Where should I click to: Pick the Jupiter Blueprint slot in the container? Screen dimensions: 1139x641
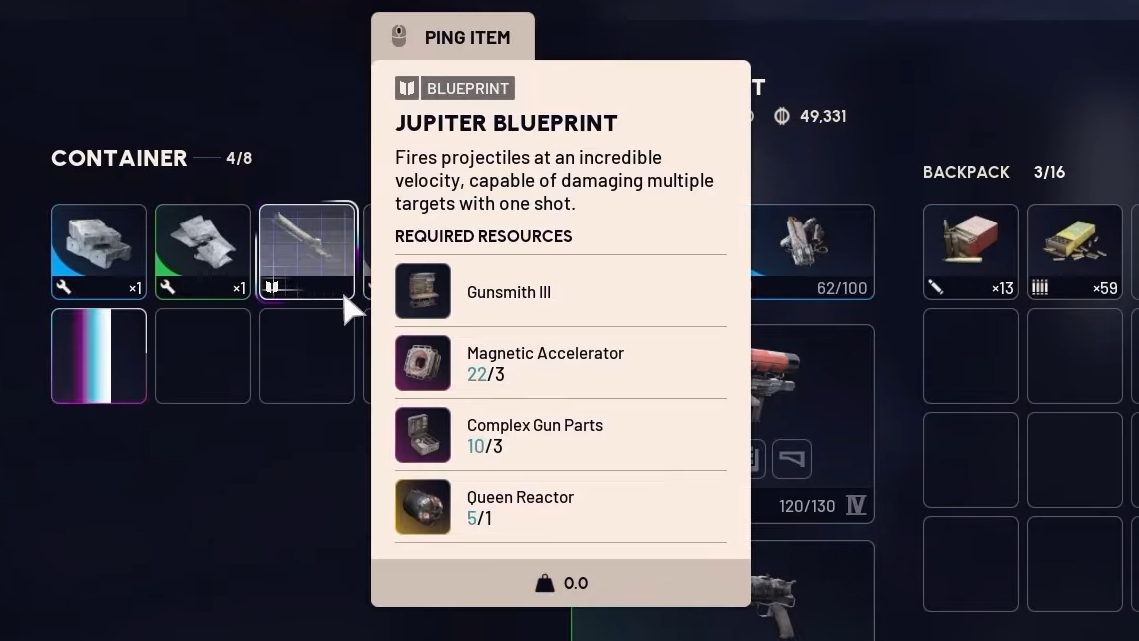[307, 251]
